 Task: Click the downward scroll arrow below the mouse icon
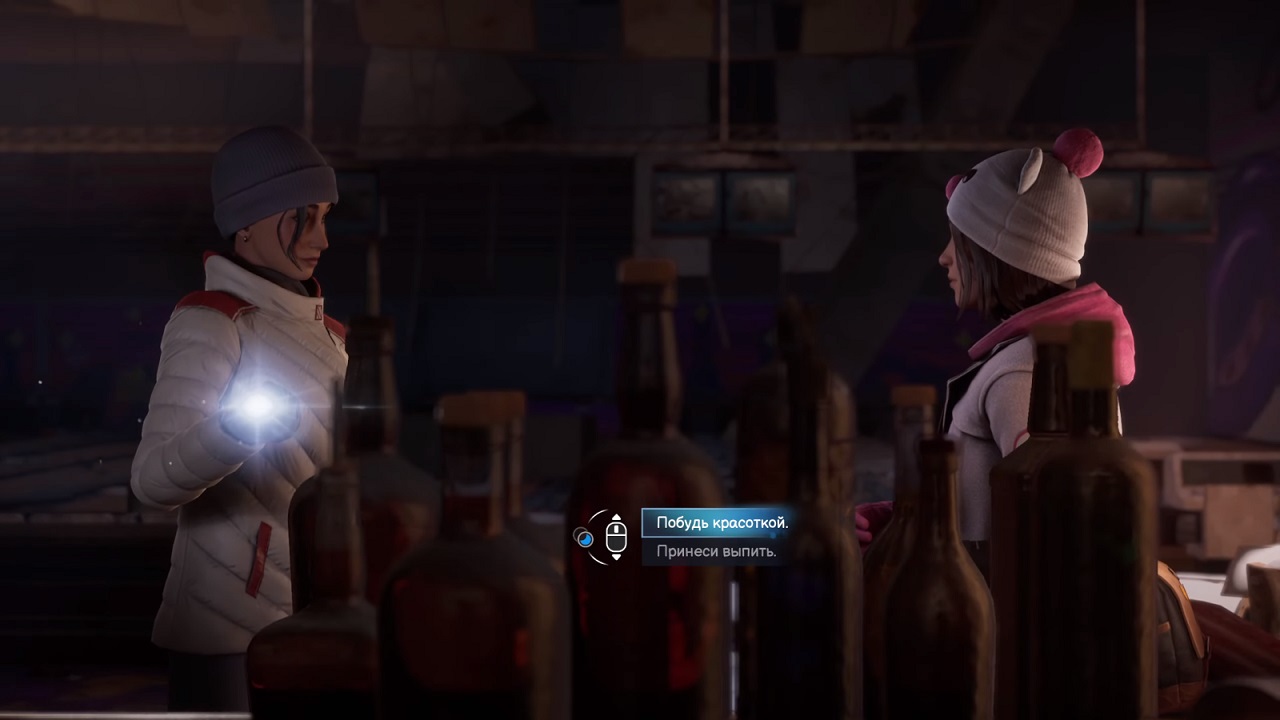(616, 557)
